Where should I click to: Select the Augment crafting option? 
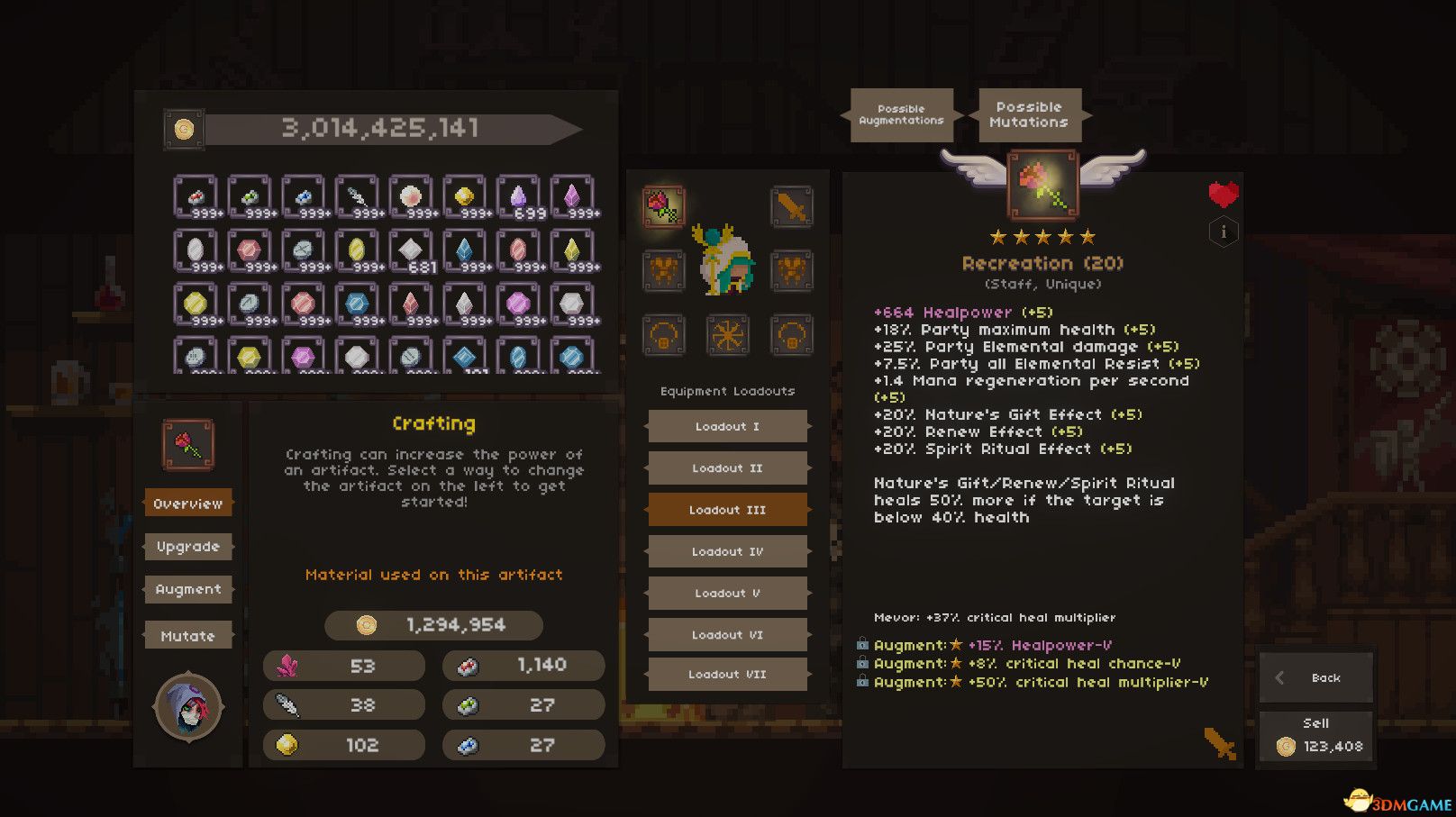tap(187, 589)
